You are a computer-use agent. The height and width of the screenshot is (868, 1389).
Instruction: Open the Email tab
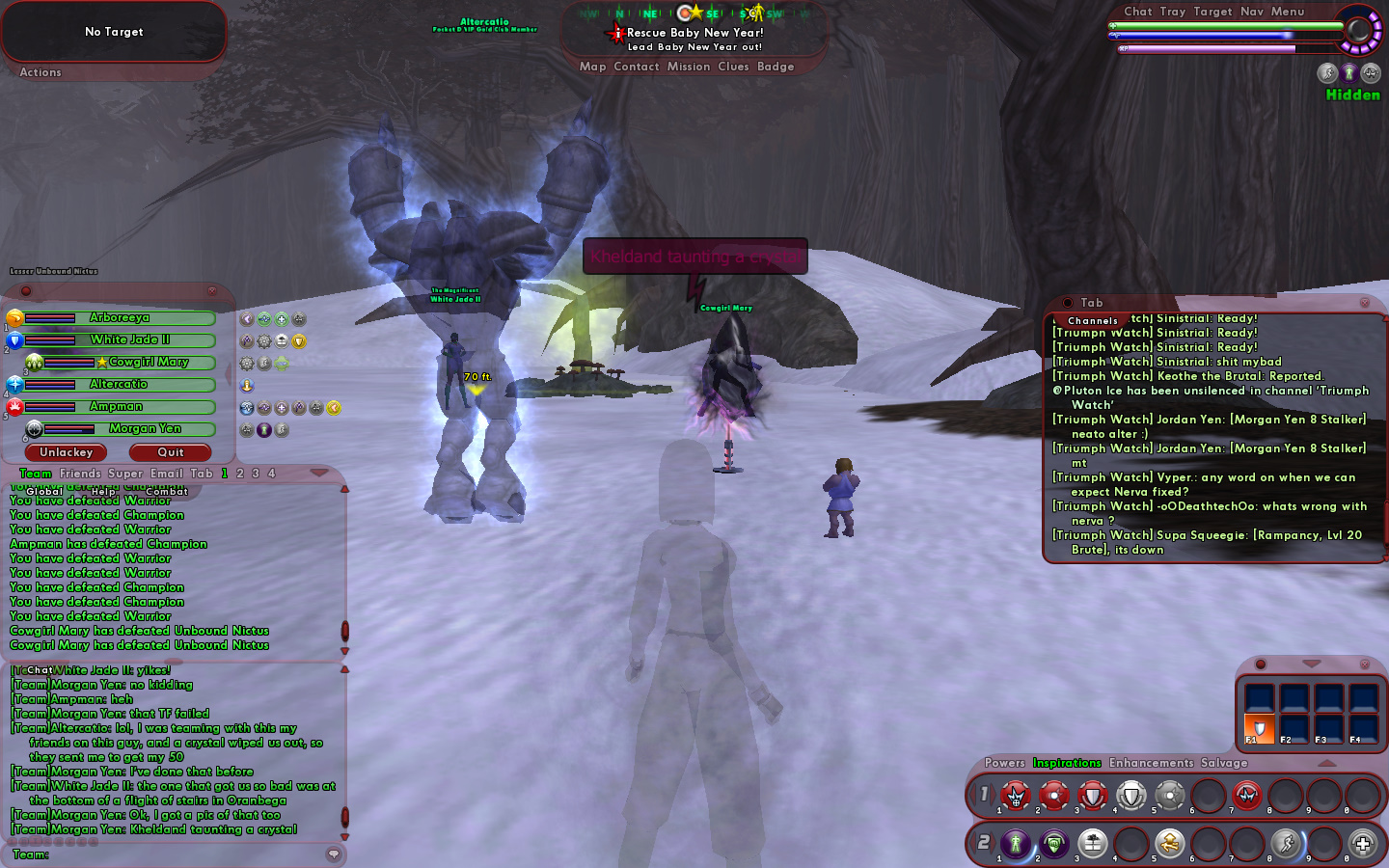point(166,474)
